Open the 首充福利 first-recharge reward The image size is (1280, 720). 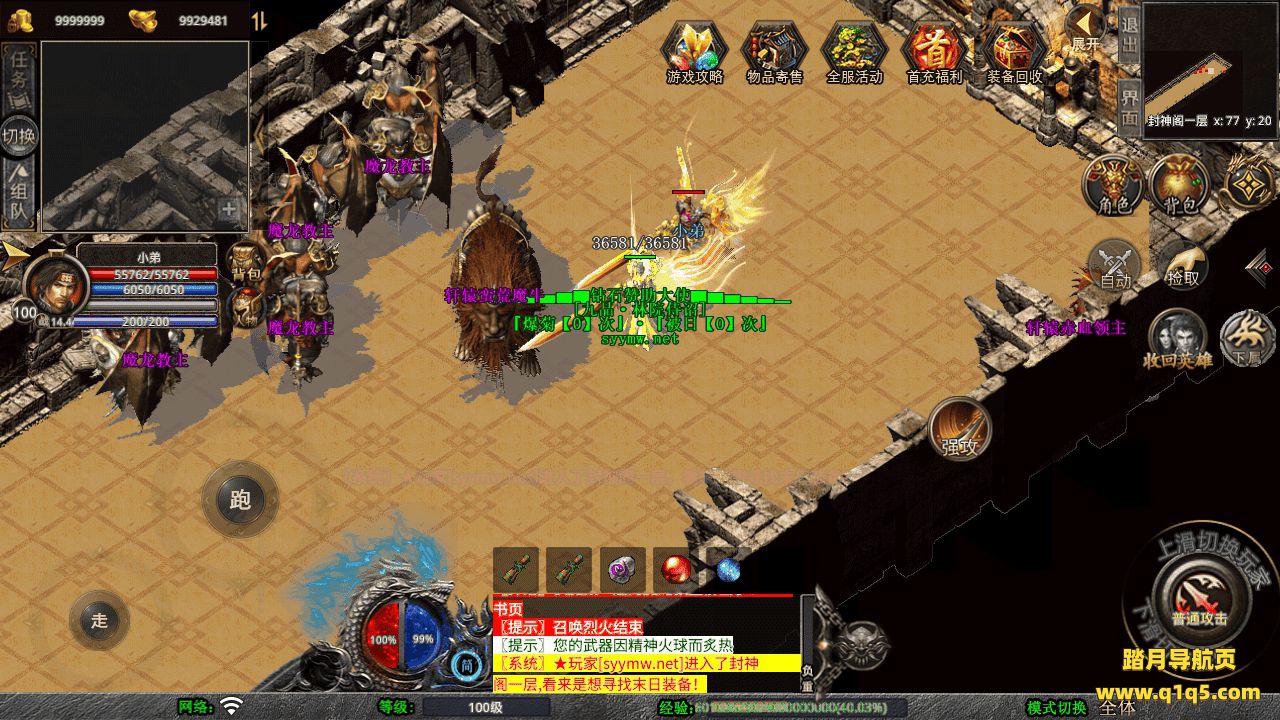point(934,50)
